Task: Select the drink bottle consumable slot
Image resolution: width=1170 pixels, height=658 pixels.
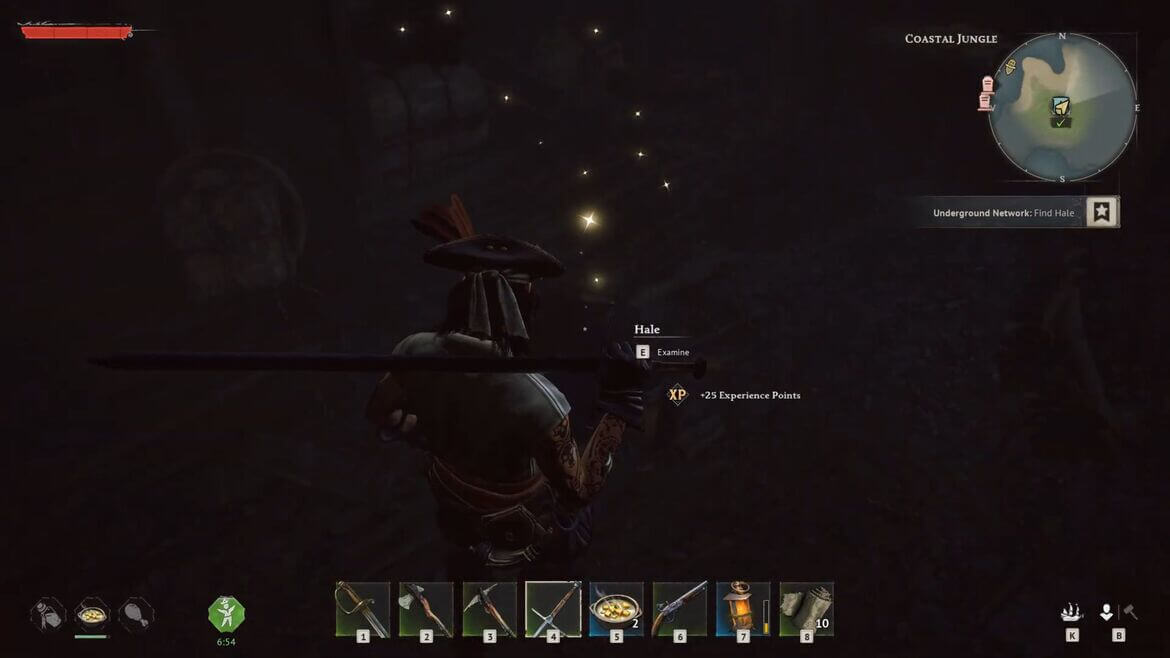Action: 48,614
